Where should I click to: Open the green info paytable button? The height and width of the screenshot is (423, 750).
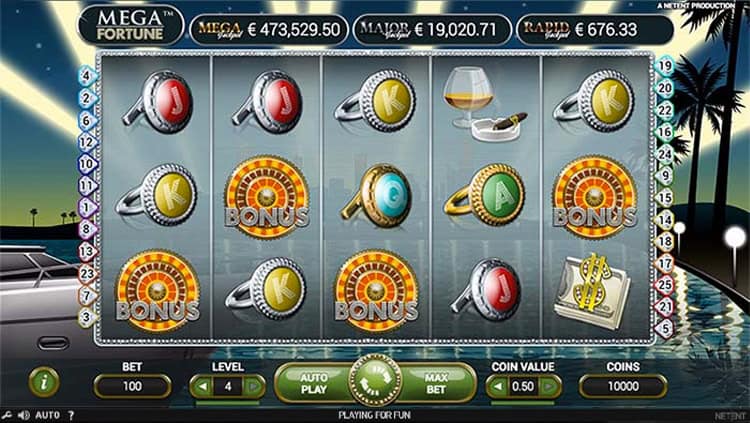43,381
